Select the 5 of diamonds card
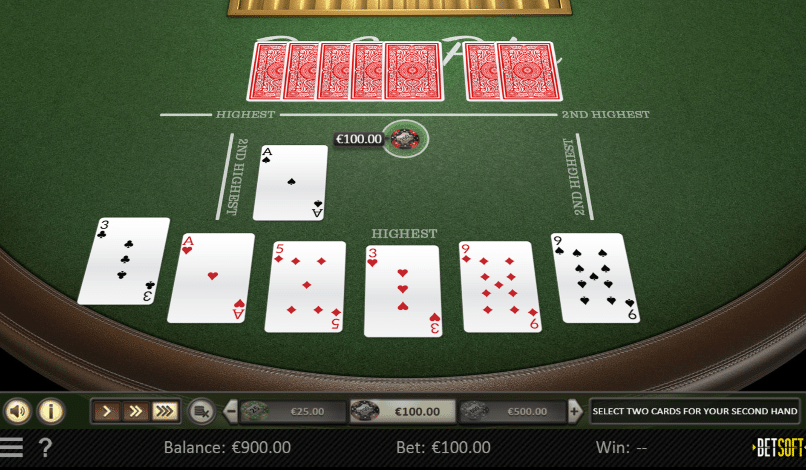Screen dimensions: 806x470 (x=305, y=286)
